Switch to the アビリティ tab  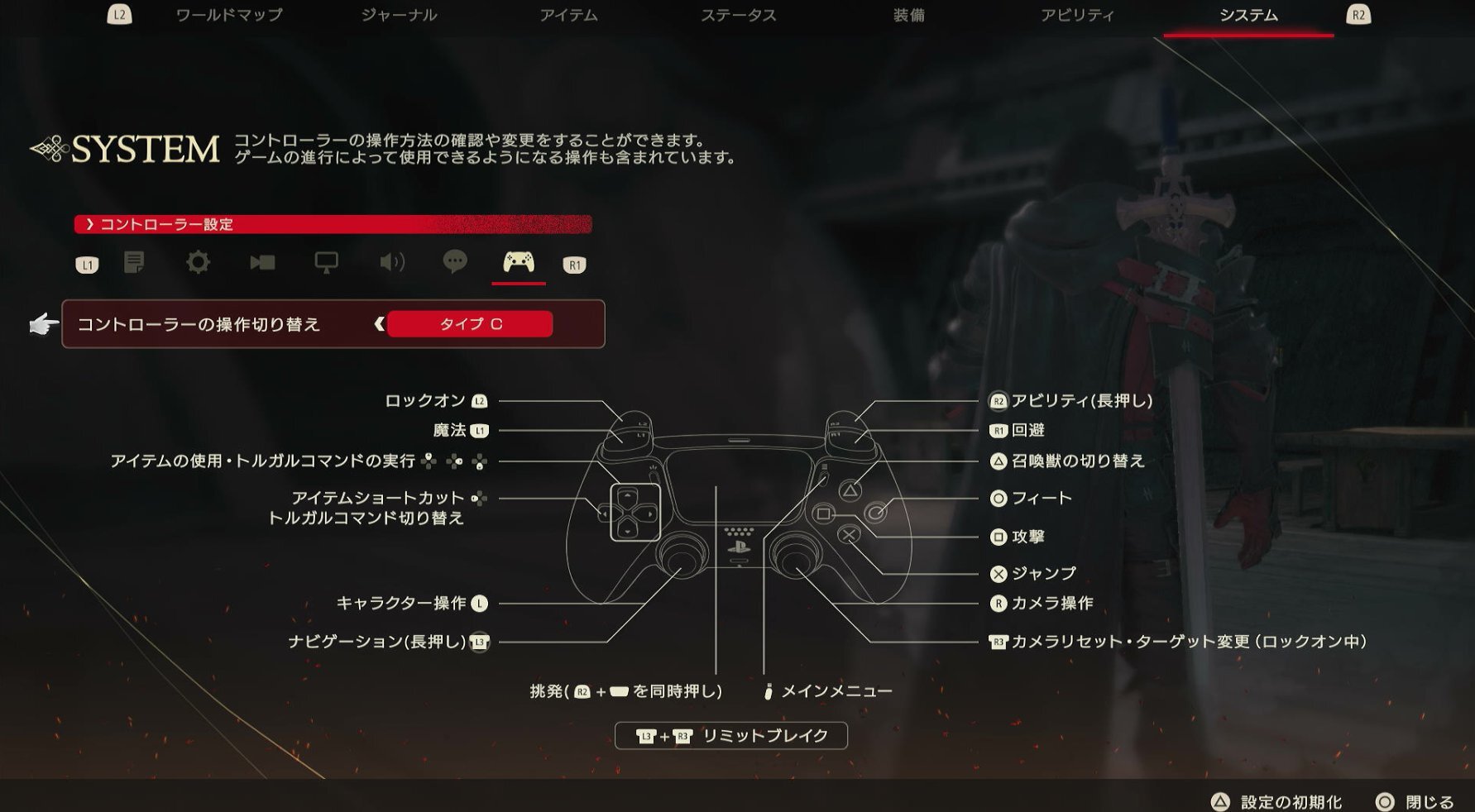tap(1077, 16)
